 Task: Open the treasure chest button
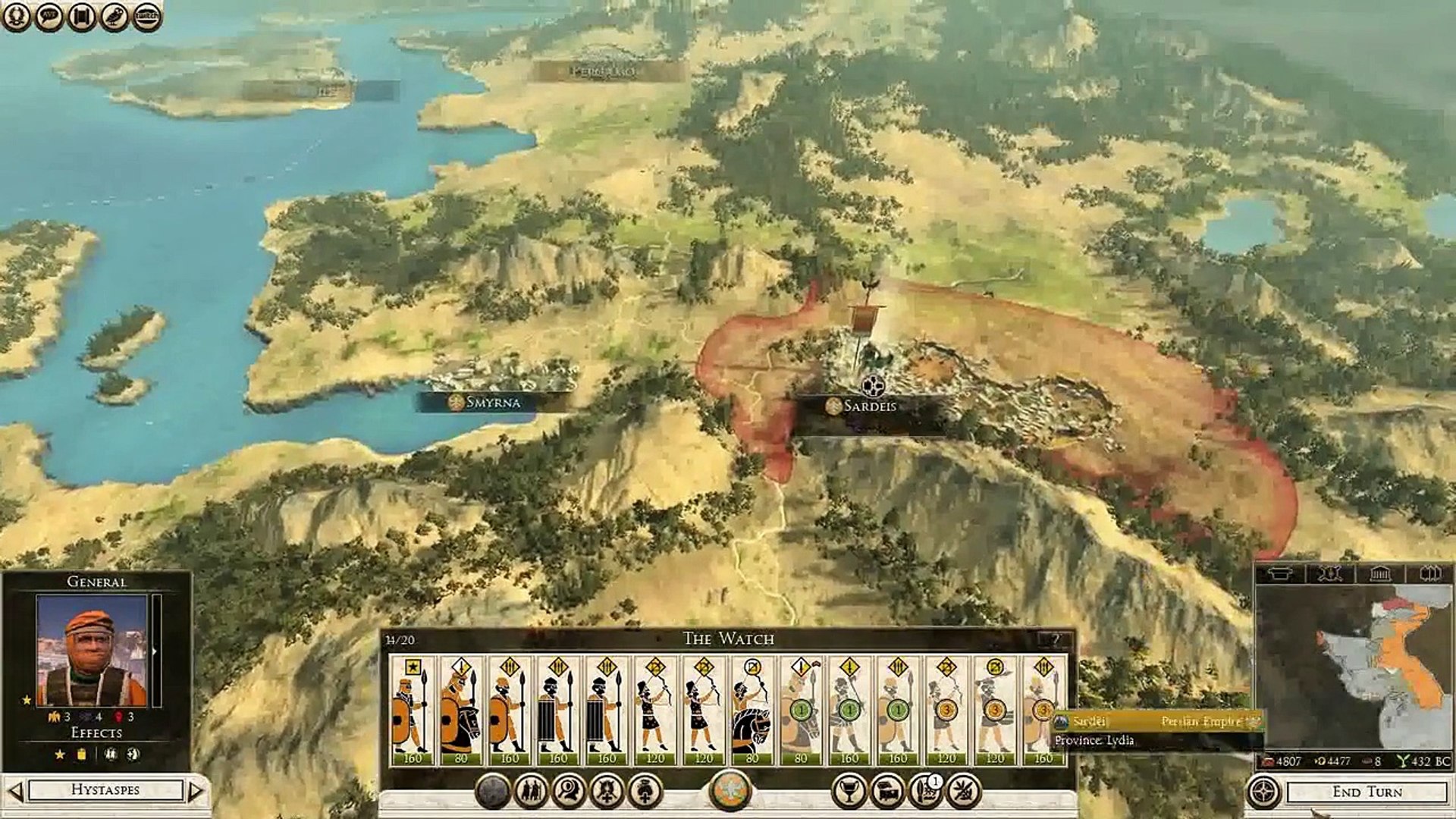(886, 792)
